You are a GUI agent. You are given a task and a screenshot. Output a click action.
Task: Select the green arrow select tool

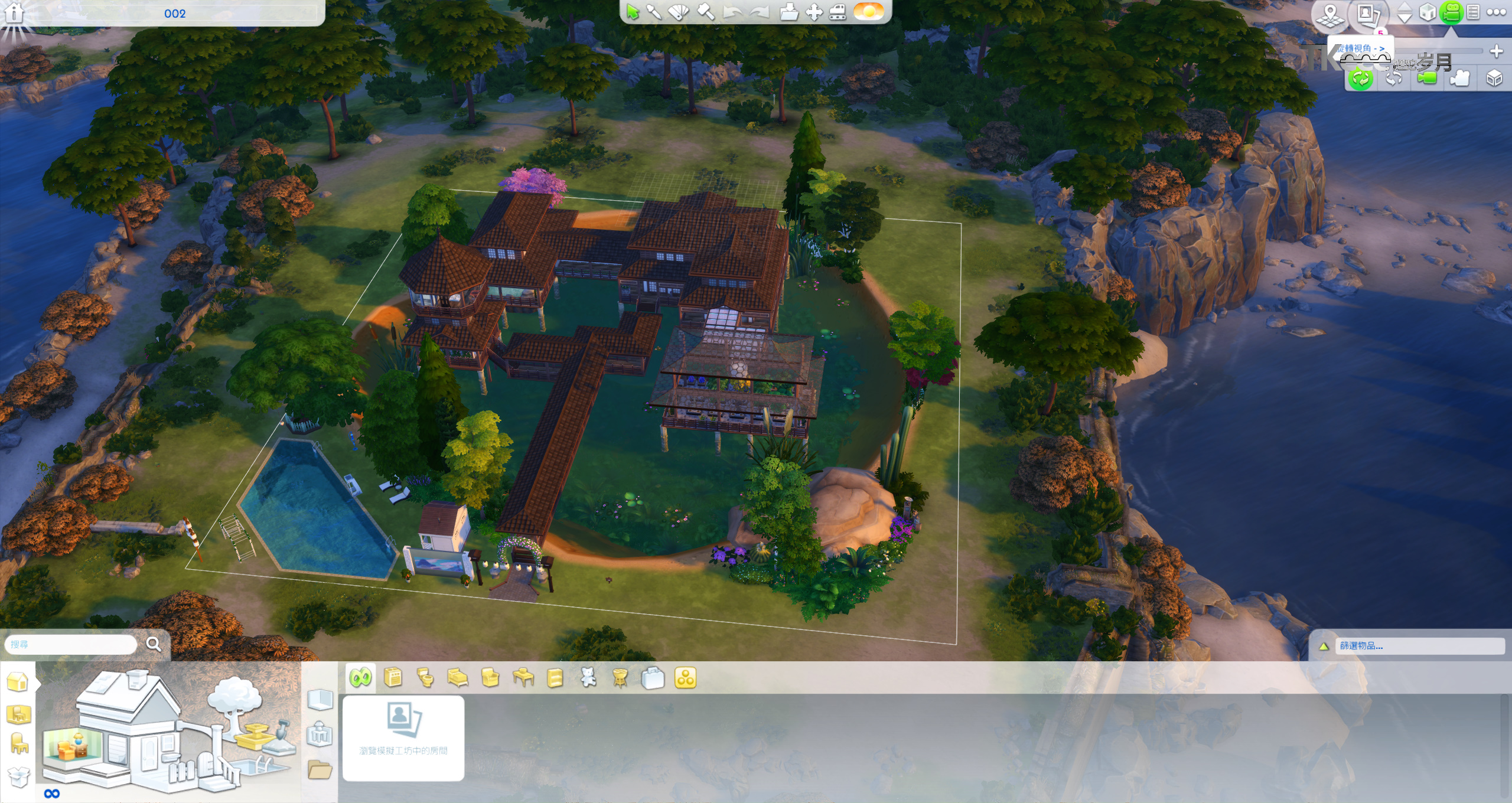pos(633,12)
